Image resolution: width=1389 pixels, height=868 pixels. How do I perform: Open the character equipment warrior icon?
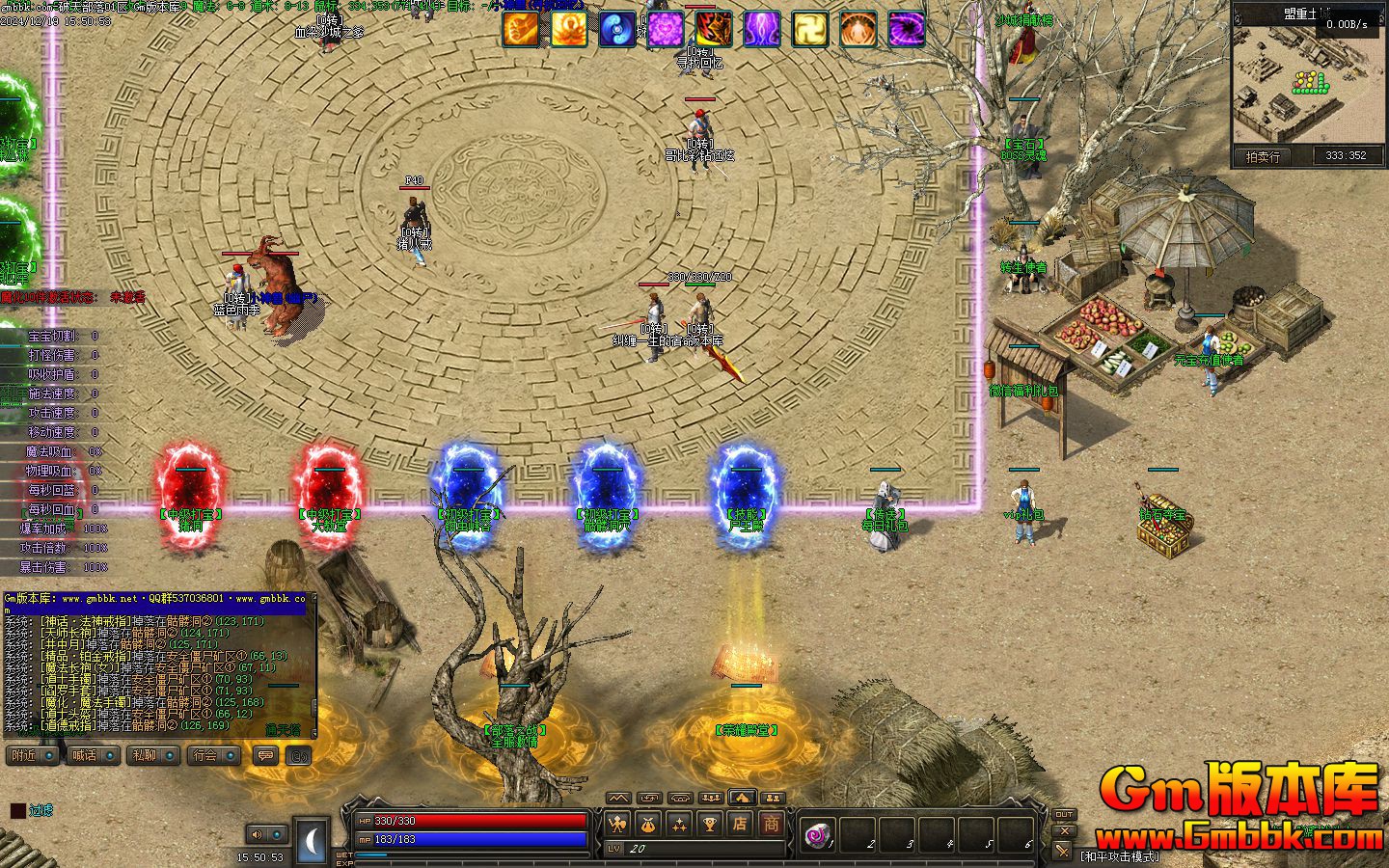point(617,824)
